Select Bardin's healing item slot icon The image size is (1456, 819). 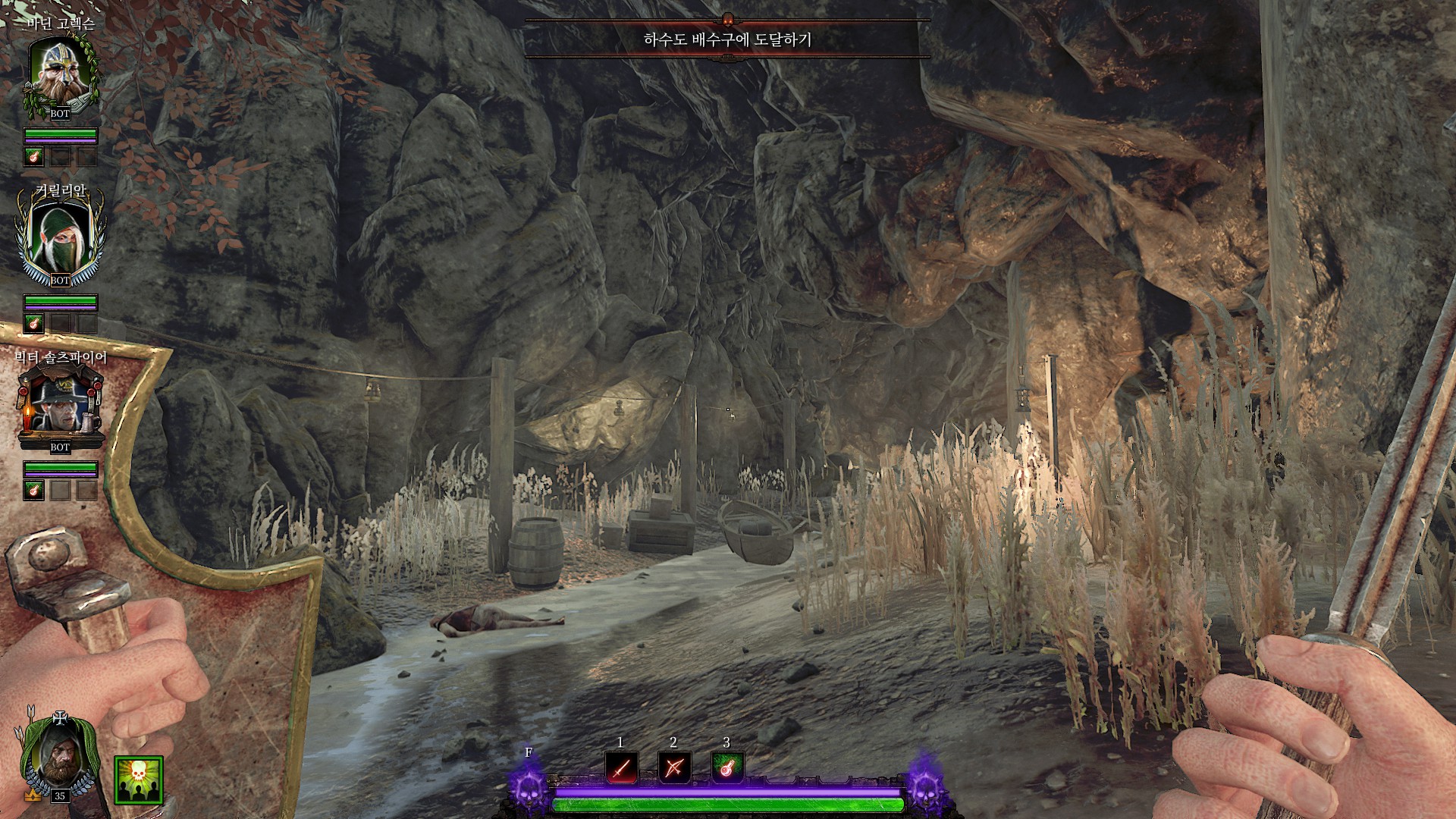tap(34, 157)
